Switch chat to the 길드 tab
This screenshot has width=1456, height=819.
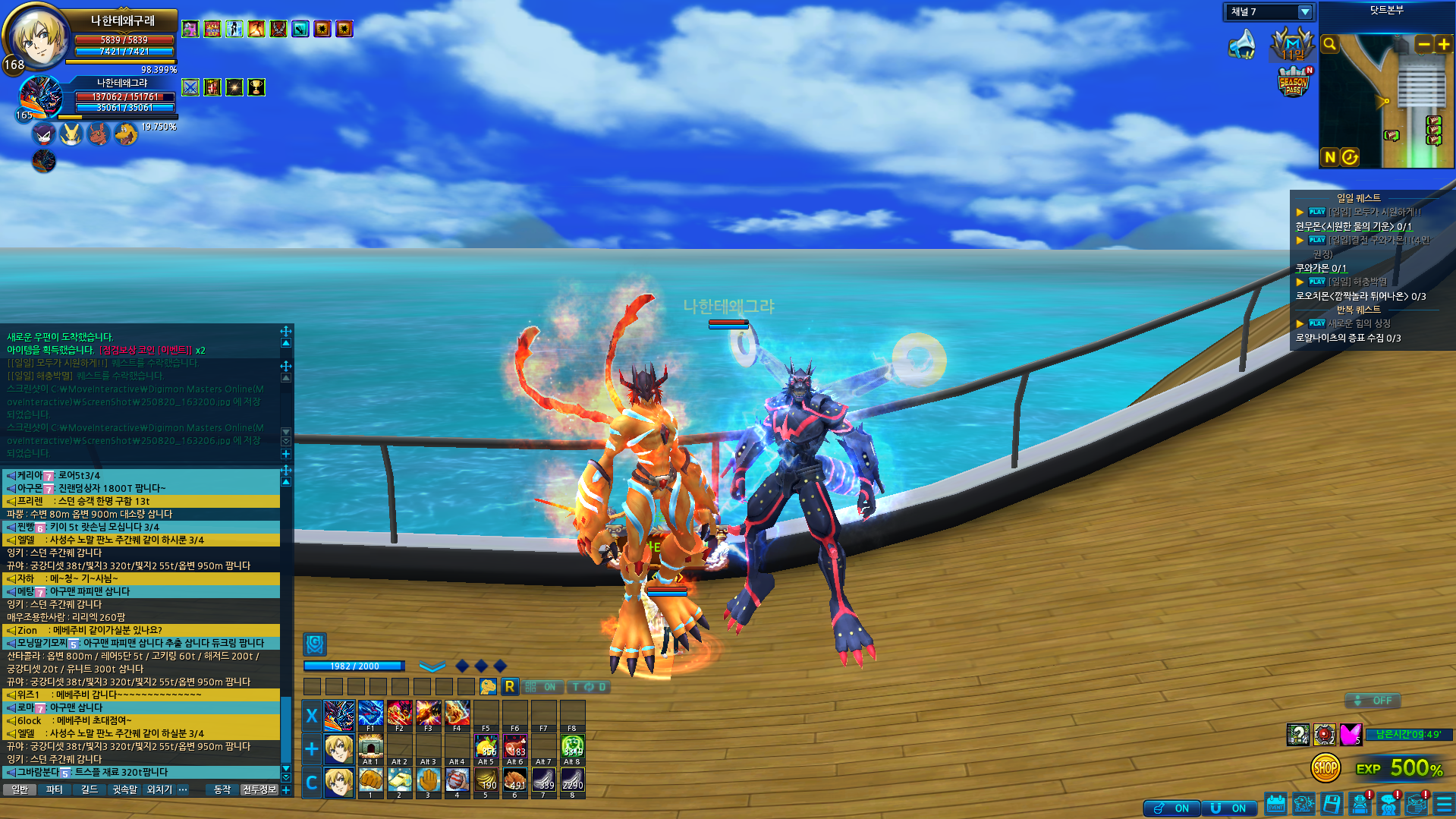tap(90, 790)
